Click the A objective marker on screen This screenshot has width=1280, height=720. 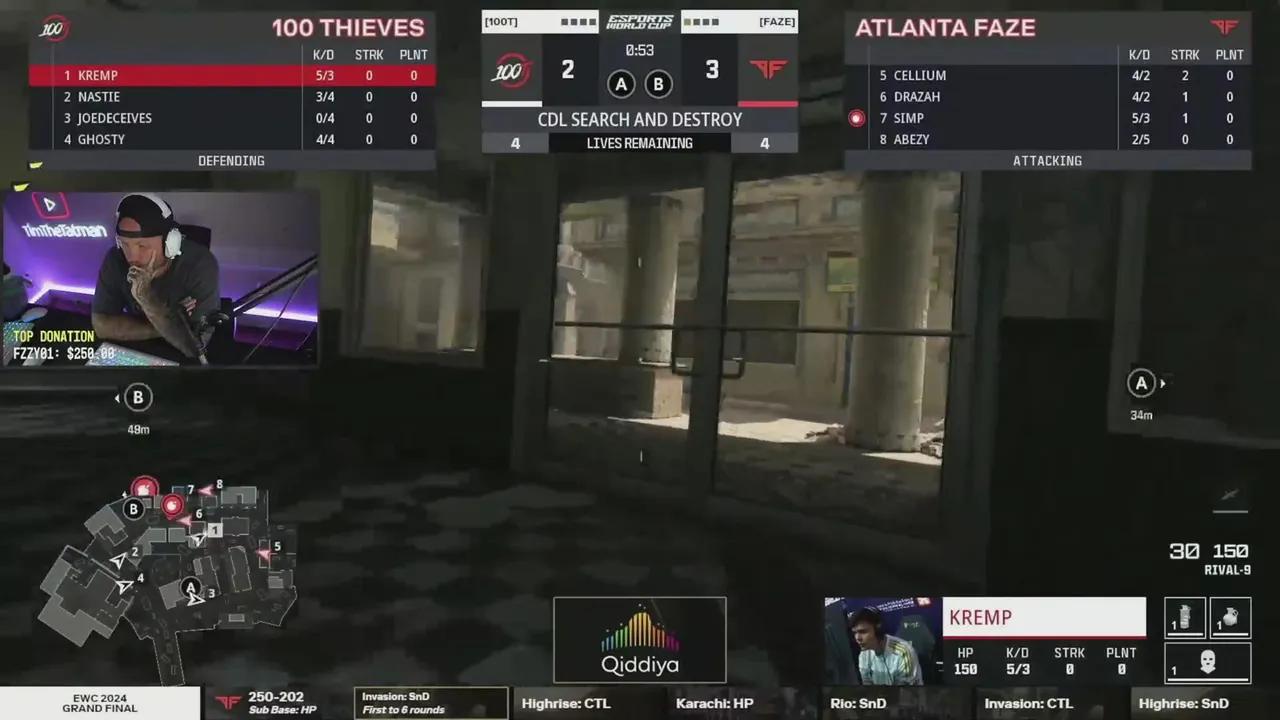point(1141,383)
